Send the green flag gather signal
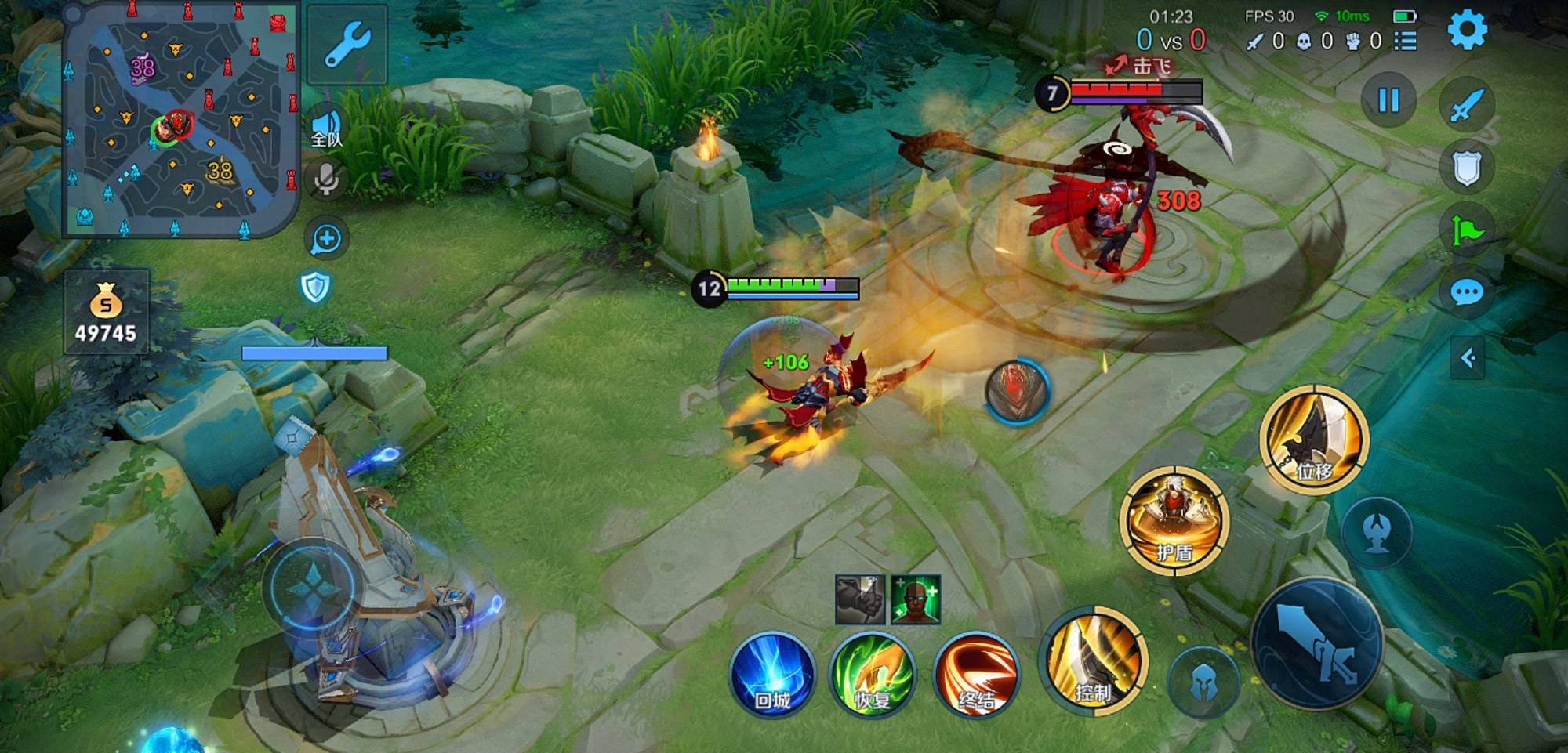 pos(1466,230)
